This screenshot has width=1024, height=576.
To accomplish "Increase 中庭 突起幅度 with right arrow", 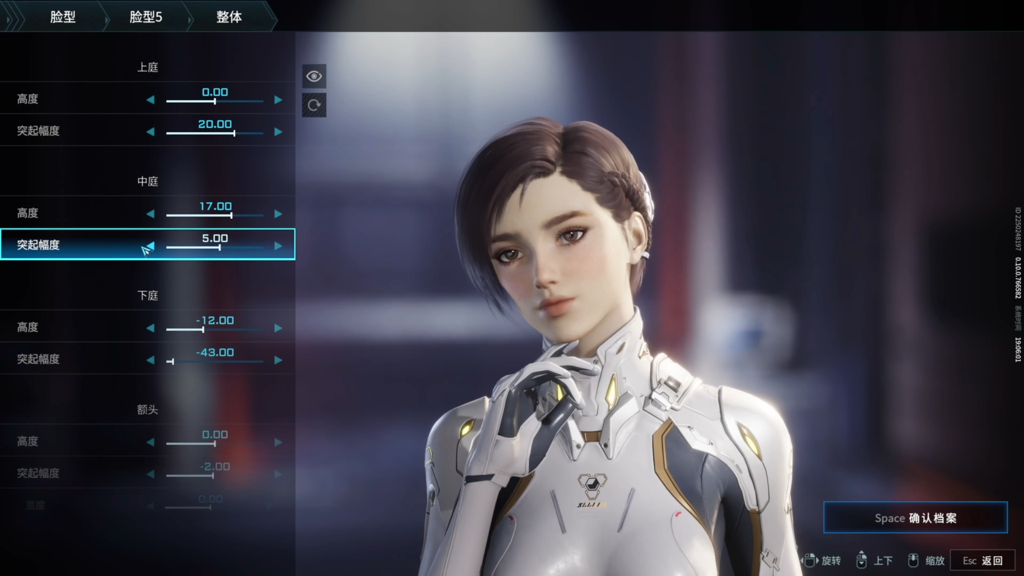I will click(278, 246).
